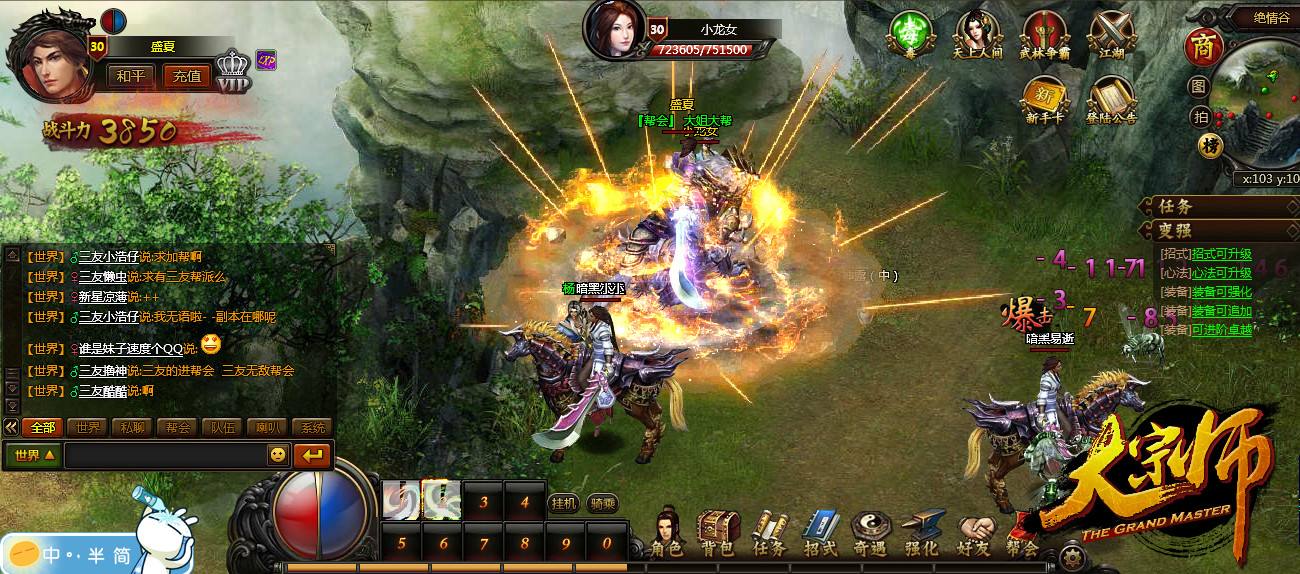This screenshot has width=1300, height=574.
Task: Click the 招式可升级 link
Action: click(1221, 254)
